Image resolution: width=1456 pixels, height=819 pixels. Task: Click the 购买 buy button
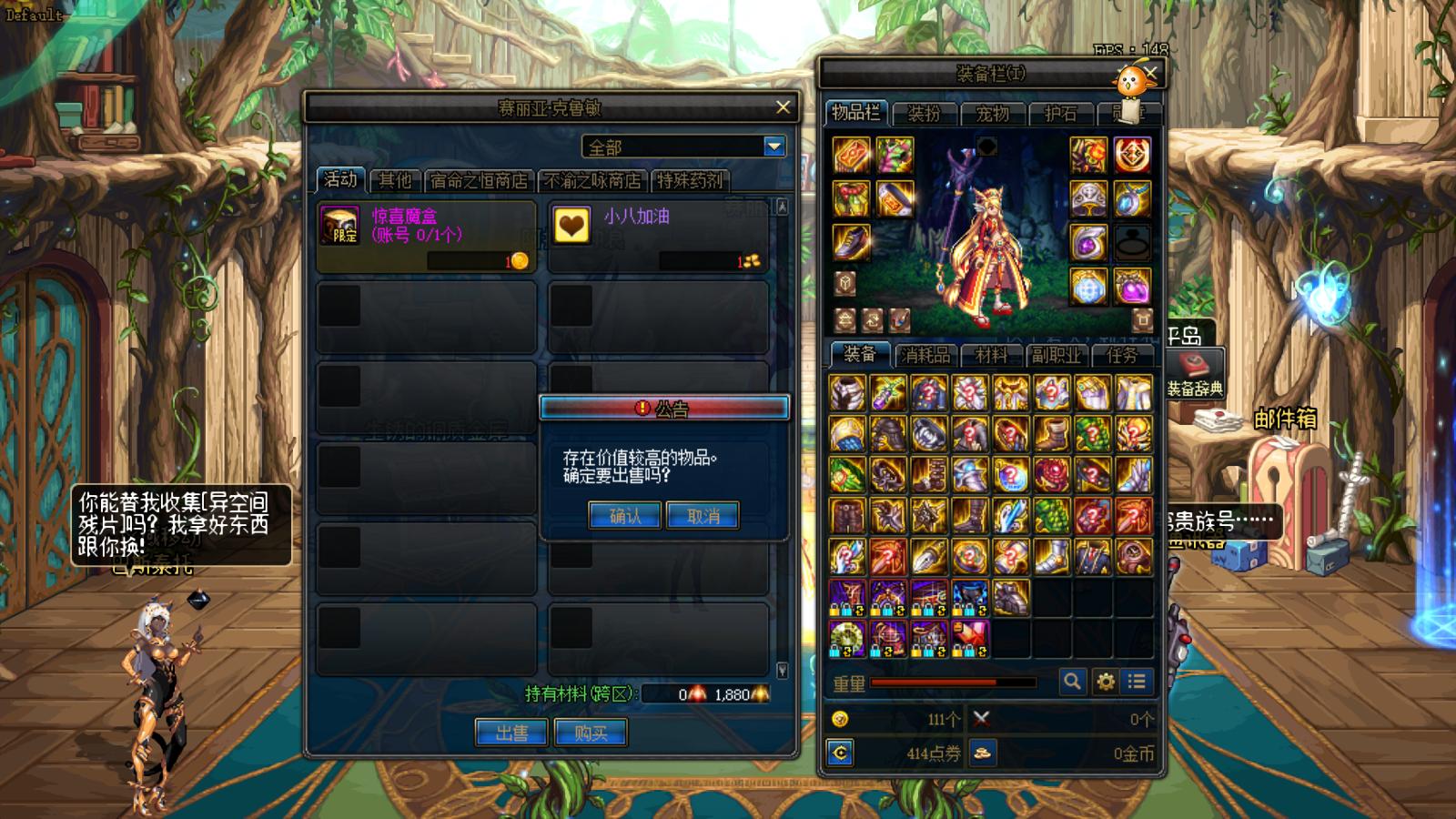pyautogui.click(x=590, y=733)
